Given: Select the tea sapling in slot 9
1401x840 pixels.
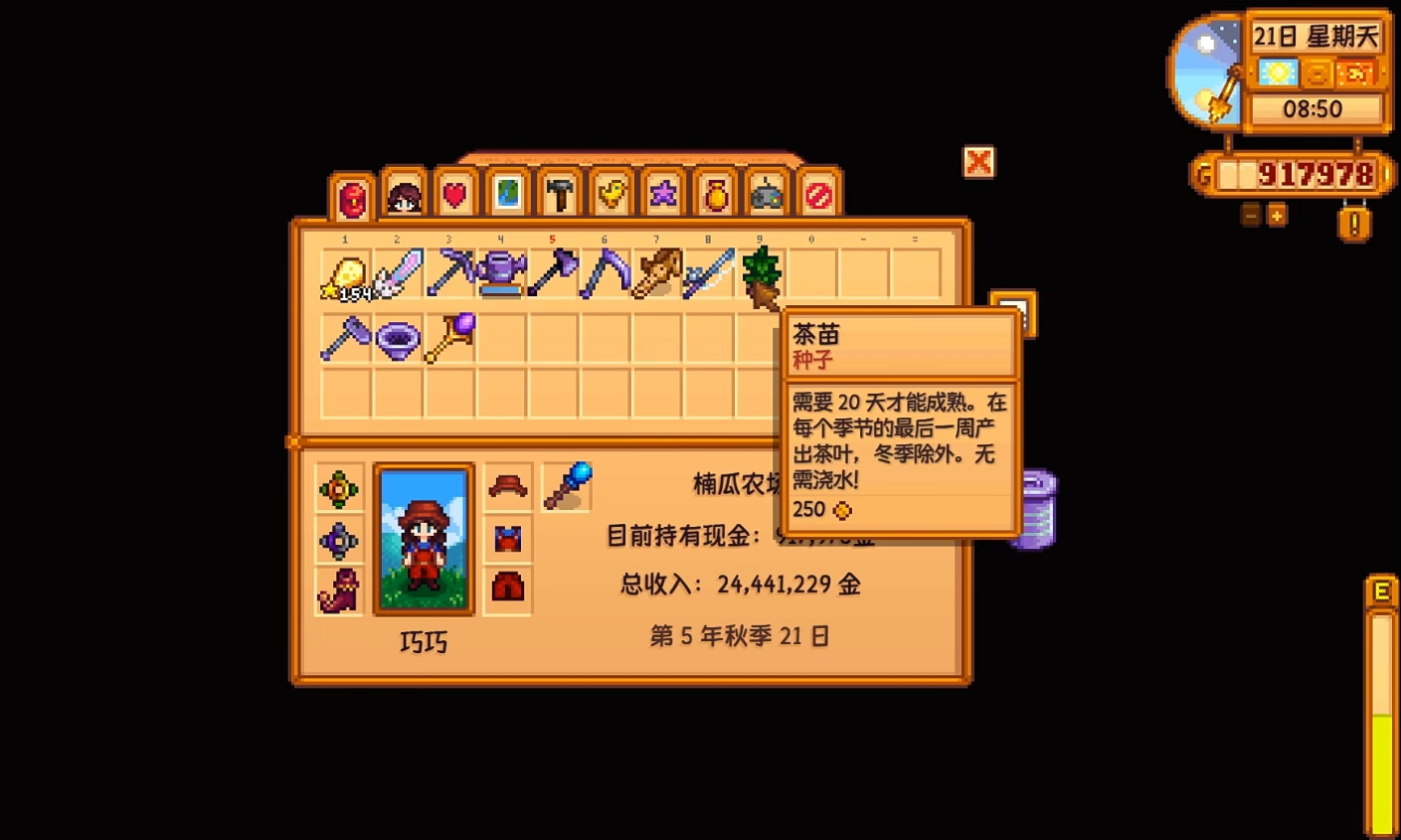Looking at the screenshot, I should 761,275.
